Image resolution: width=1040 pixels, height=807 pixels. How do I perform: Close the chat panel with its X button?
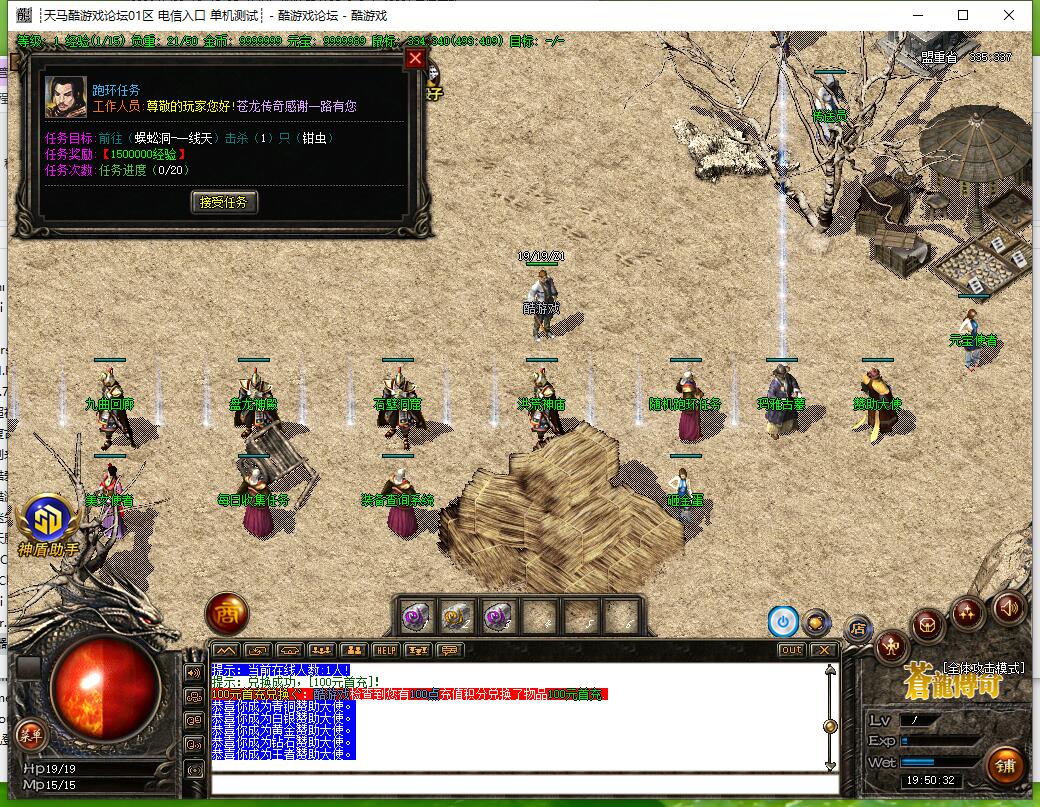pos(823,650)
